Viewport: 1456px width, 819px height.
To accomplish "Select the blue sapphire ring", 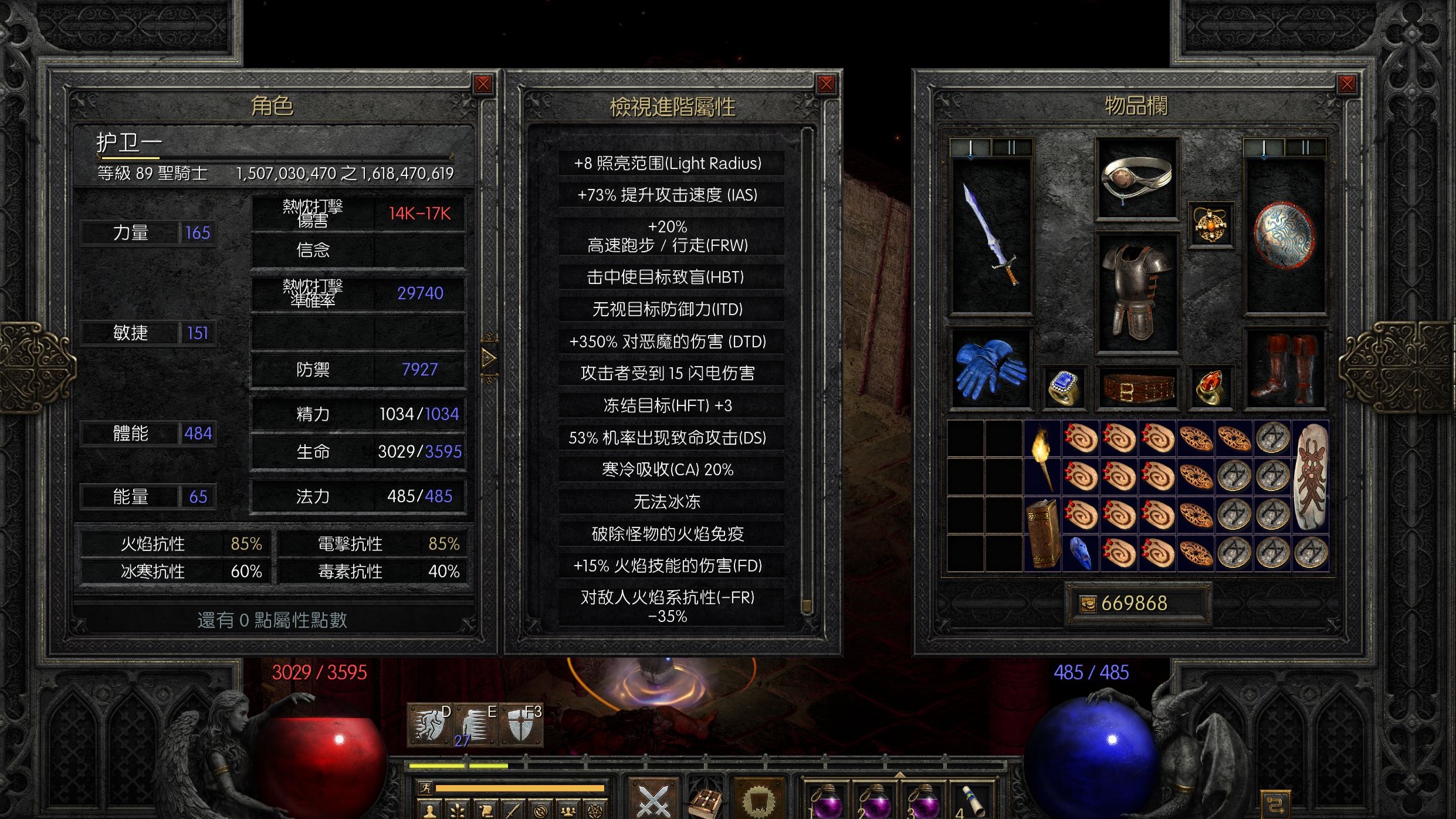I will click(1064, 388).
